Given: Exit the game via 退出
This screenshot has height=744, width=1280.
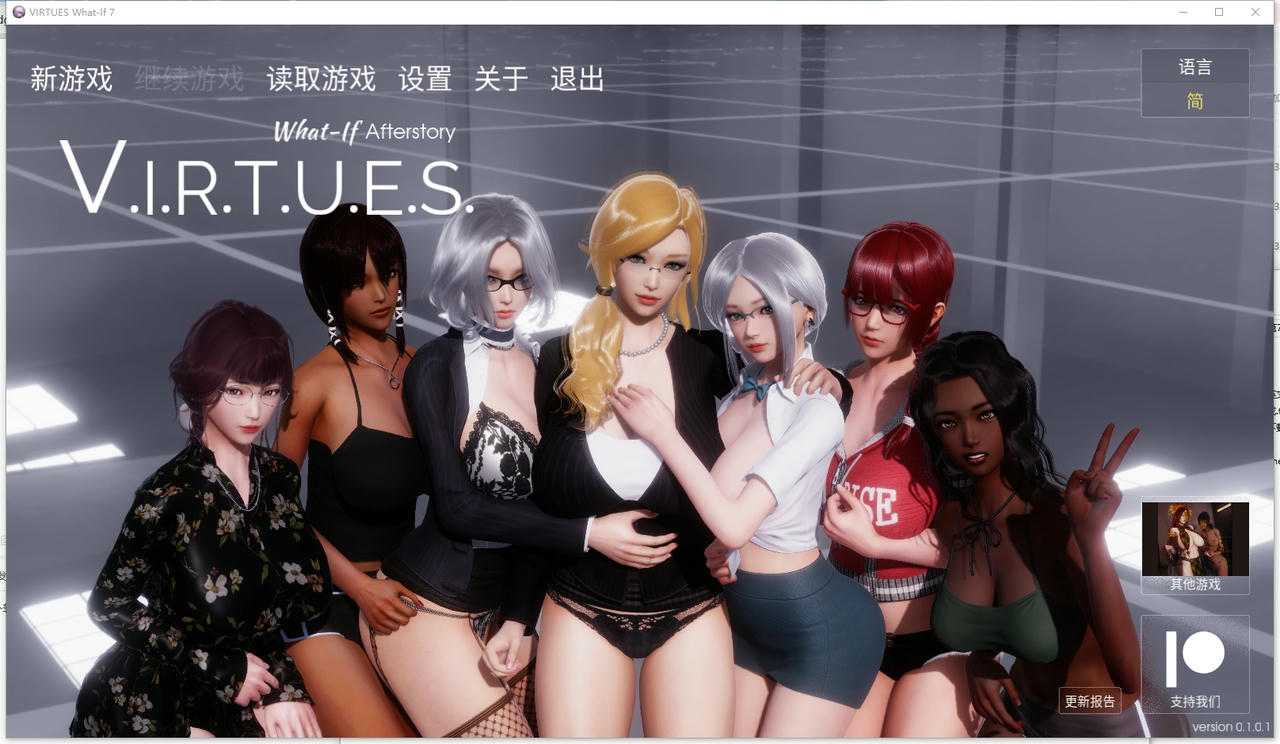Looking at the screenshot, I should point(578,79).
